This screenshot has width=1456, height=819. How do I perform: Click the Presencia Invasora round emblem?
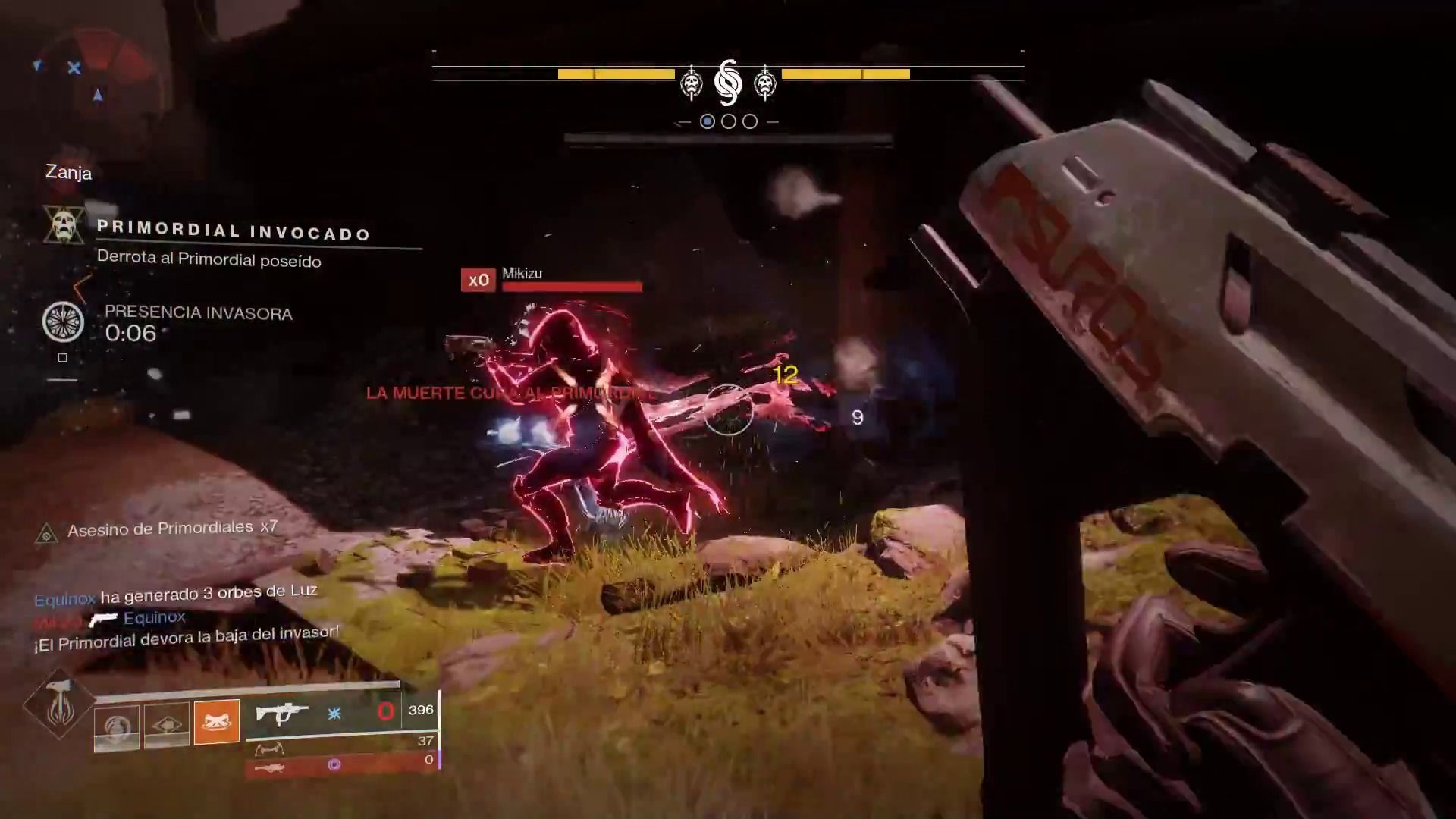[x=63, y=322]
